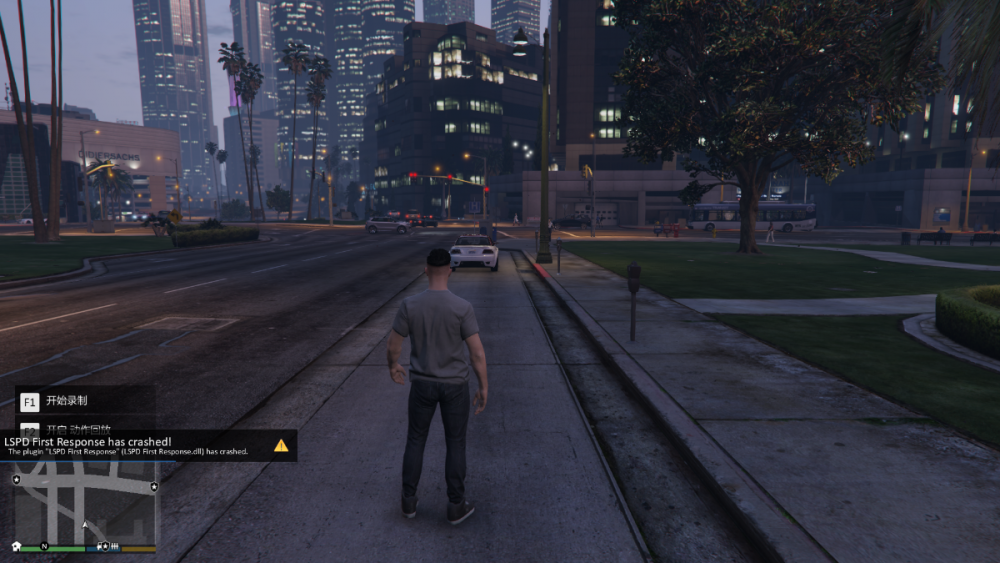Click the yellow warning triangle icon

pos(281,445)
